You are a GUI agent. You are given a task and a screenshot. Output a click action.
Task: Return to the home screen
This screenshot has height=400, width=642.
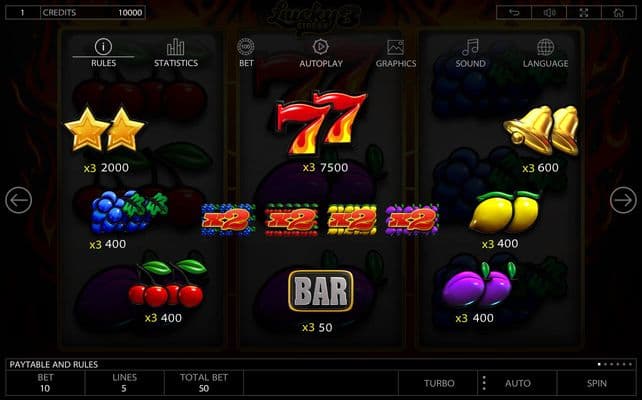coord(615,13)
